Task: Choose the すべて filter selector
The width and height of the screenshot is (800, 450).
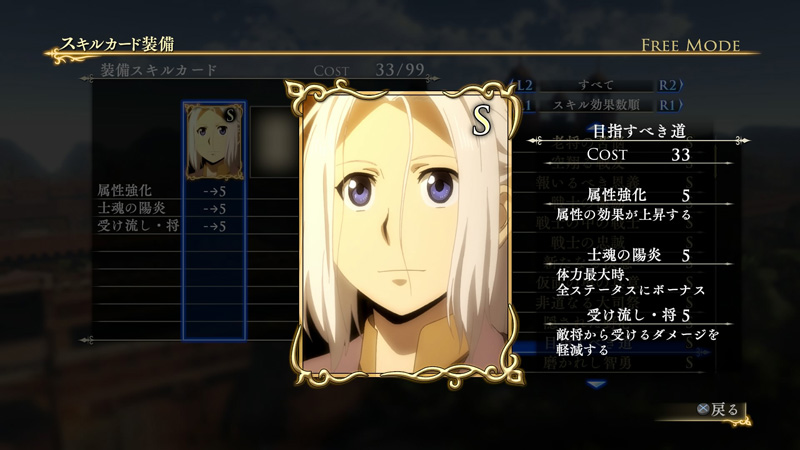Action: point(596,85)
